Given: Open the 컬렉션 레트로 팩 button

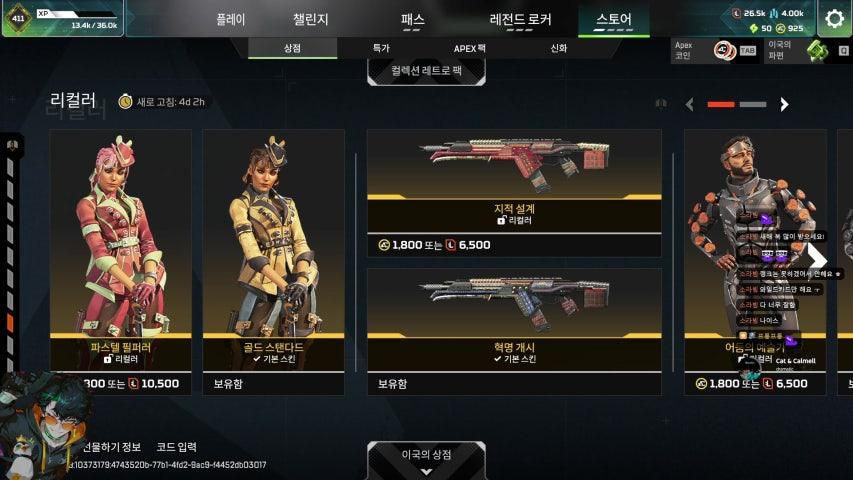Looking at the screenshot, I should 426,71.
